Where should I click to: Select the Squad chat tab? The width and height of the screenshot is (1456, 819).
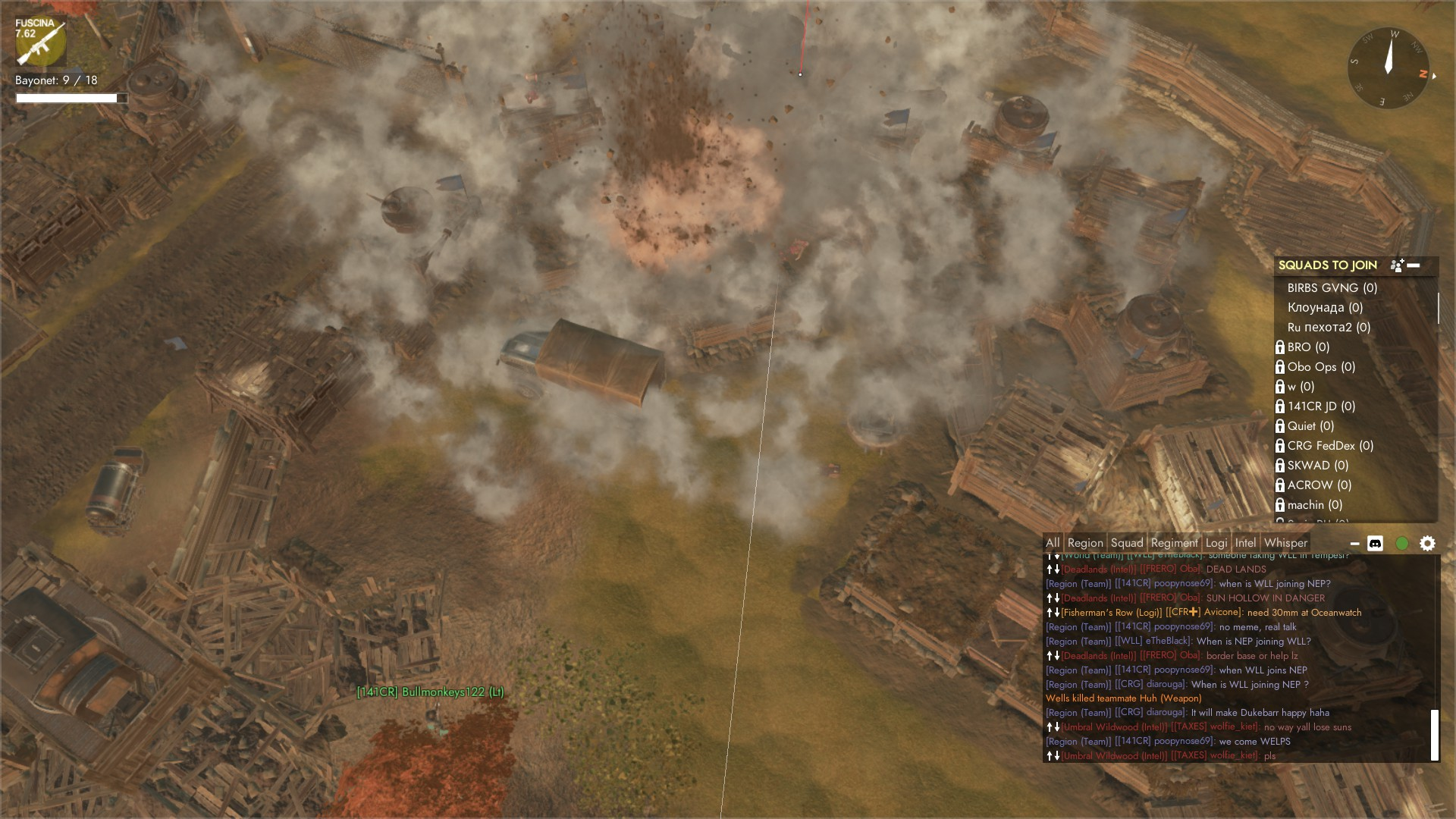[1127, 543]
